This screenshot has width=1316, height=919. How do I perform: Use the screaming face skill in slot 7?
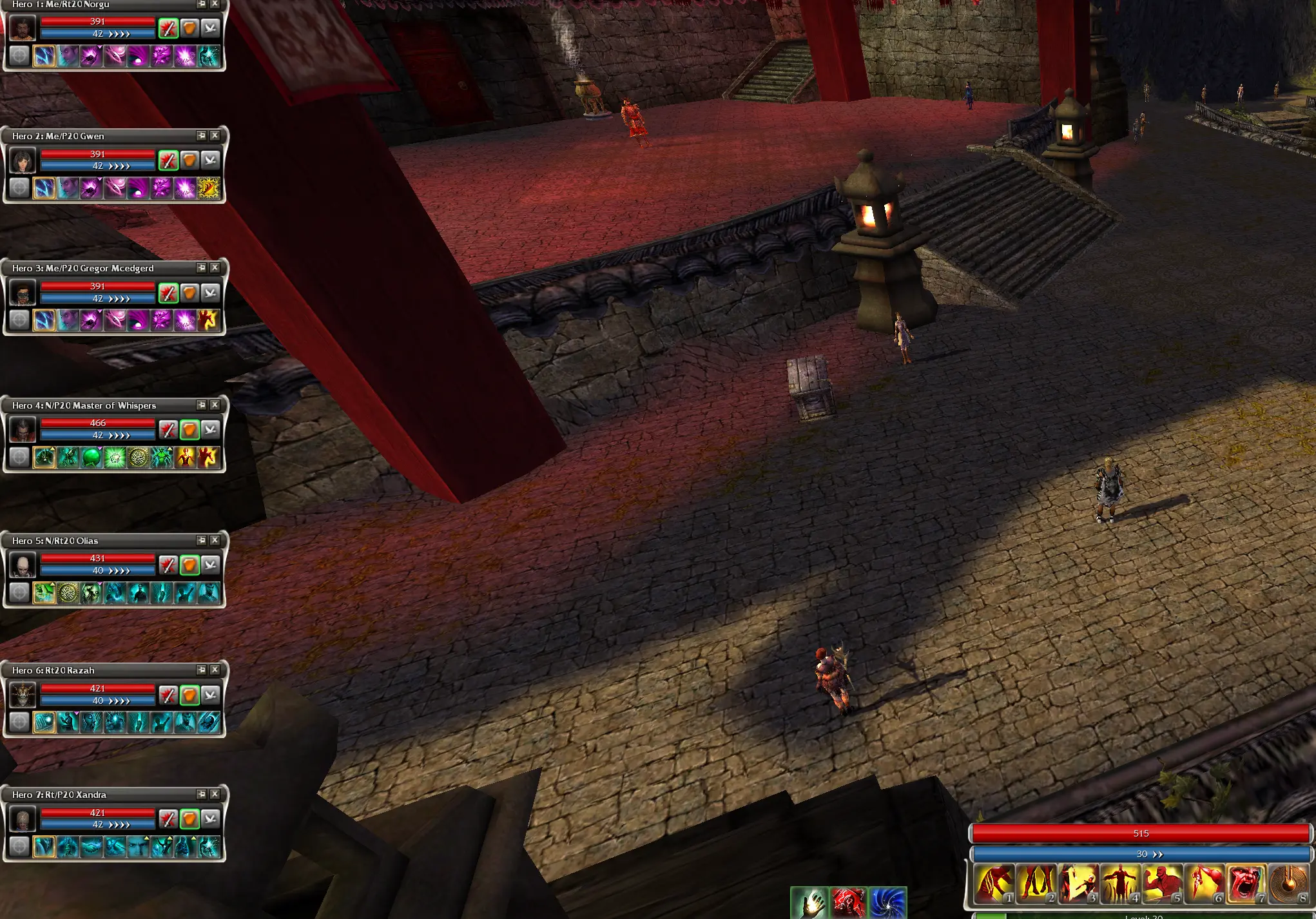pyautogui.click(x=1245, y=884)
